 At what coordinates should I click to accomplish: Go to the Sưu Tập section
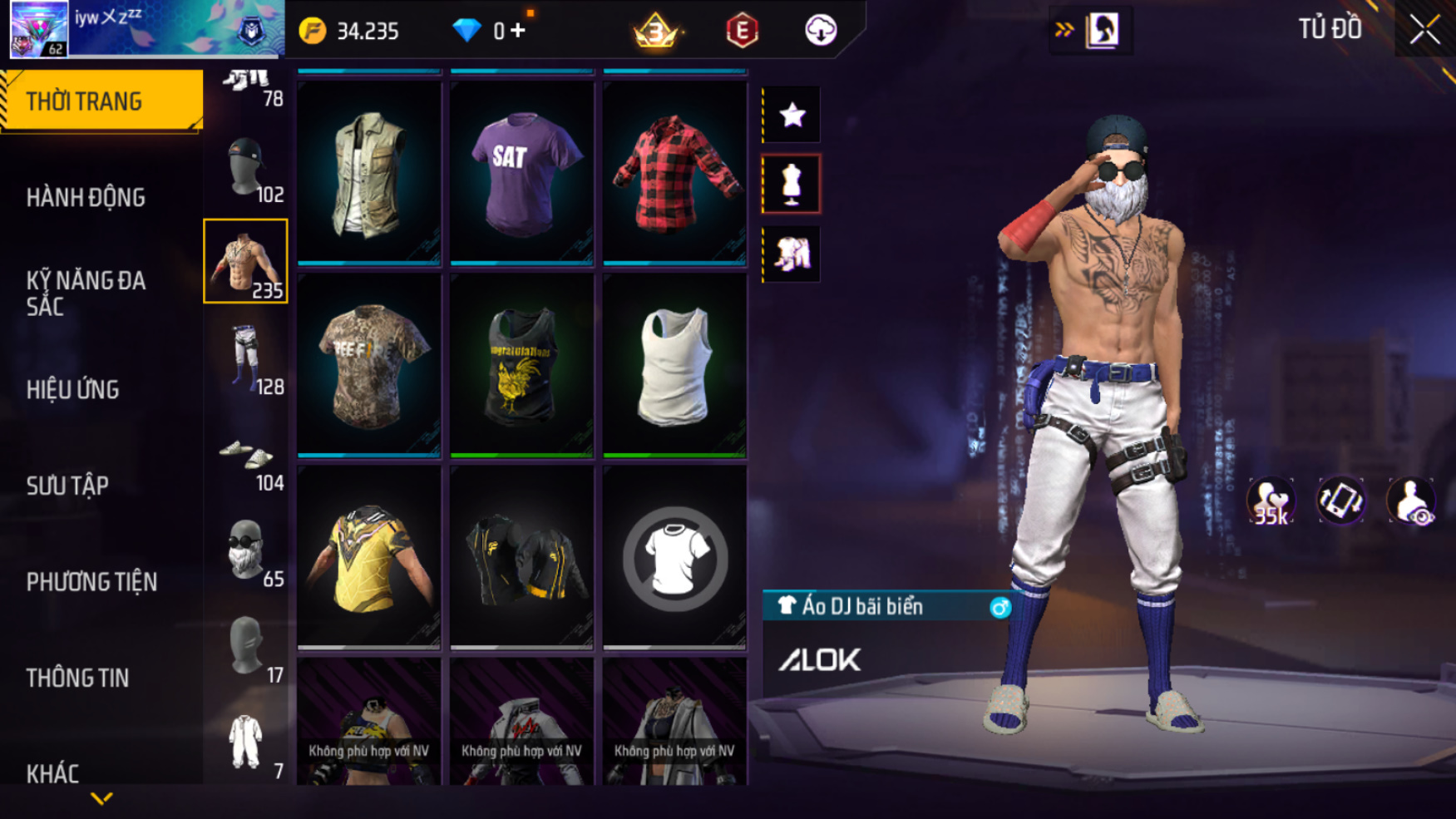(x=67, y=486)
